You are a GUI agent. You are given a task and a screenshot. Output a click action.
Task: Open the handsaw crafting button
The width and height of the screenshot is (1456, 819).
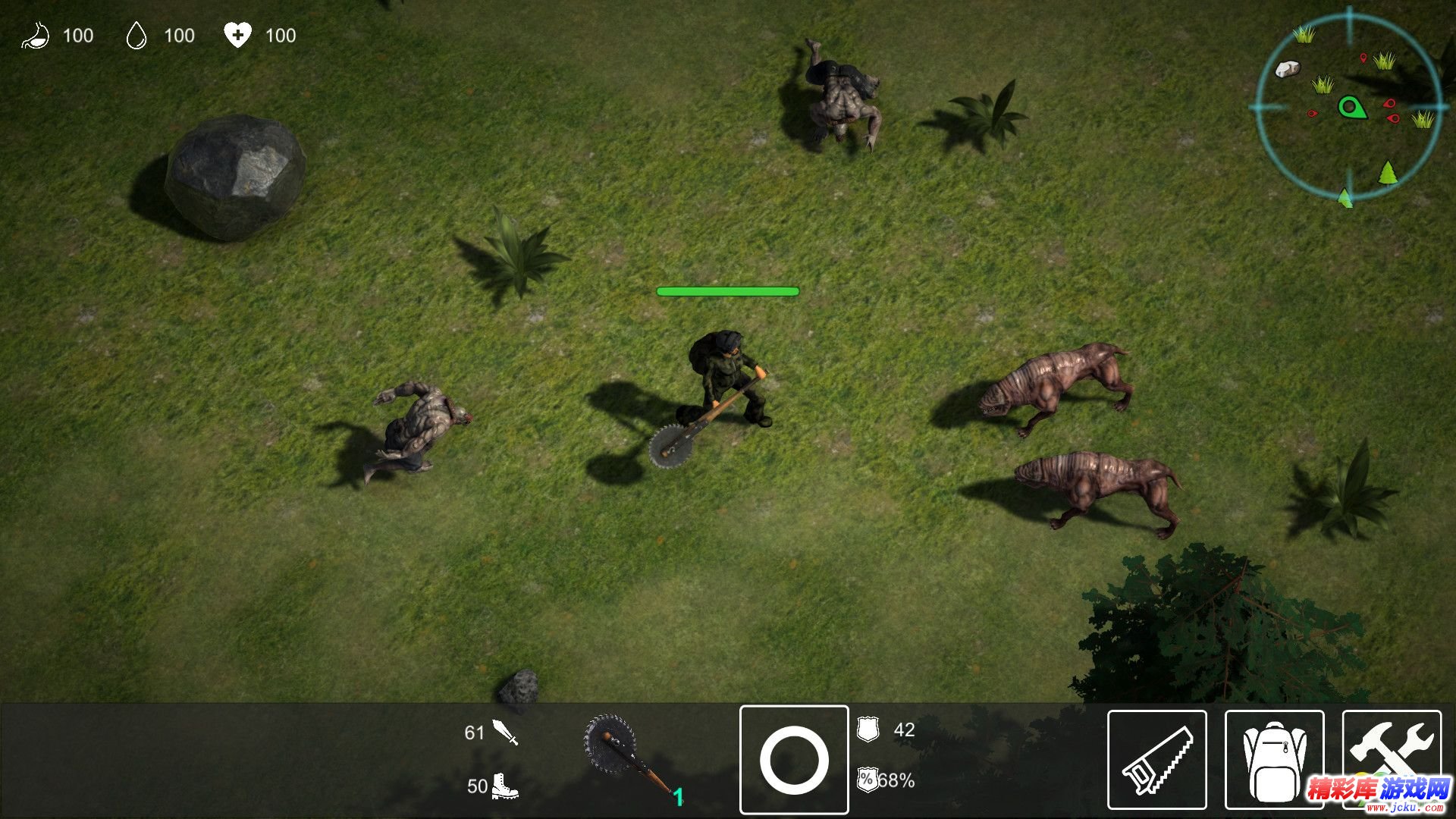1156,760
